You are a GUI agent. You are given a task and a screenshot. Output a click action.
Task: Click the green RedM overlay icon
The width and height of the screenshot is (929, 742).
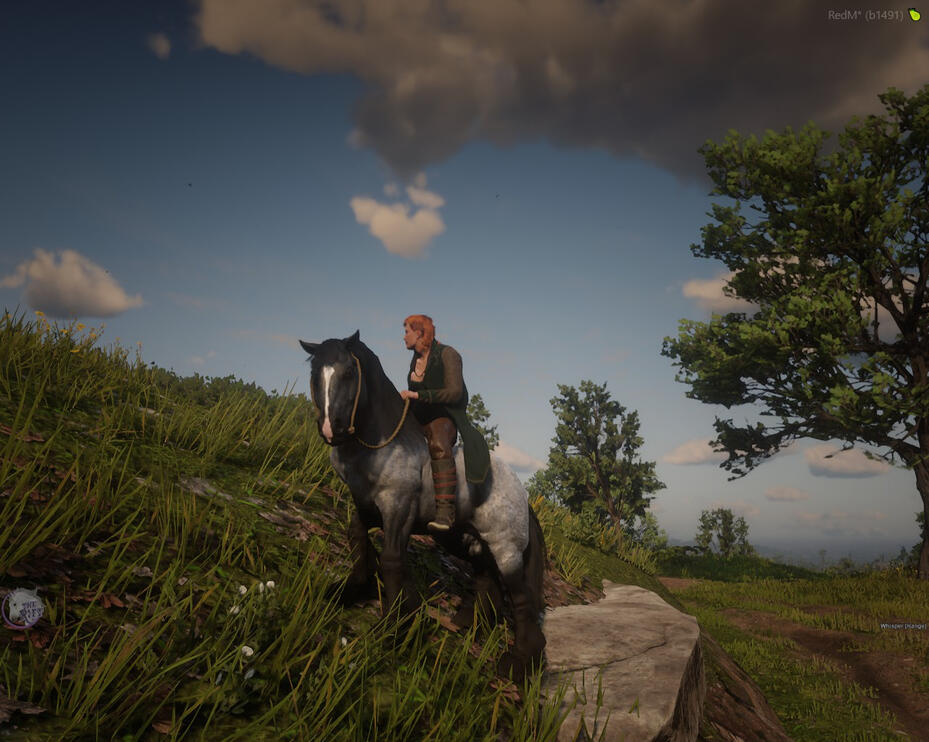coord(914,15)
